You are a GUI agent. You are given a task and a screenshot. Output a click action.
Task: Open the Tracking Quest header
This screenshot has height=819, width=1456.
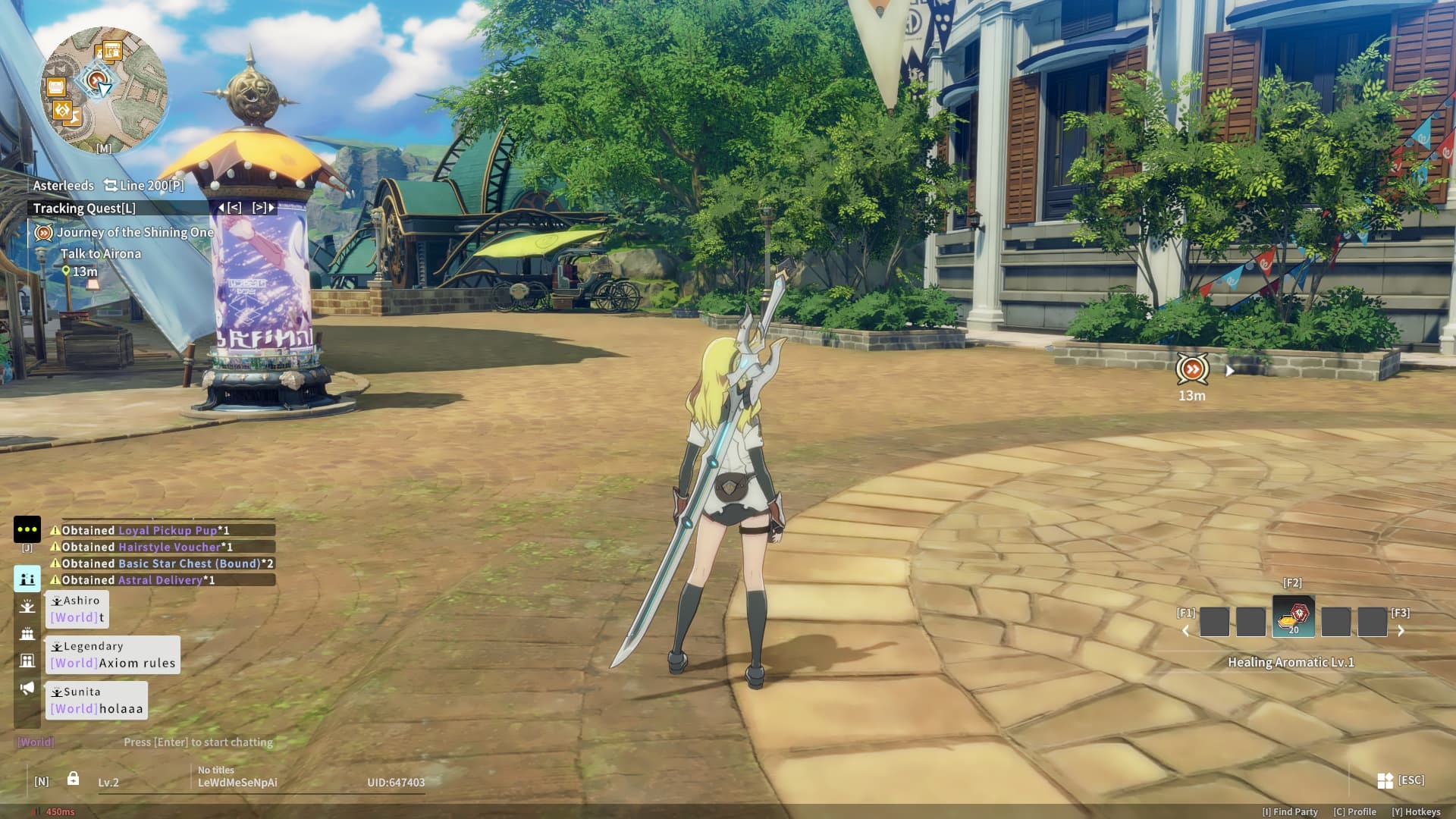pyautogui.click(x=84, y=208)
